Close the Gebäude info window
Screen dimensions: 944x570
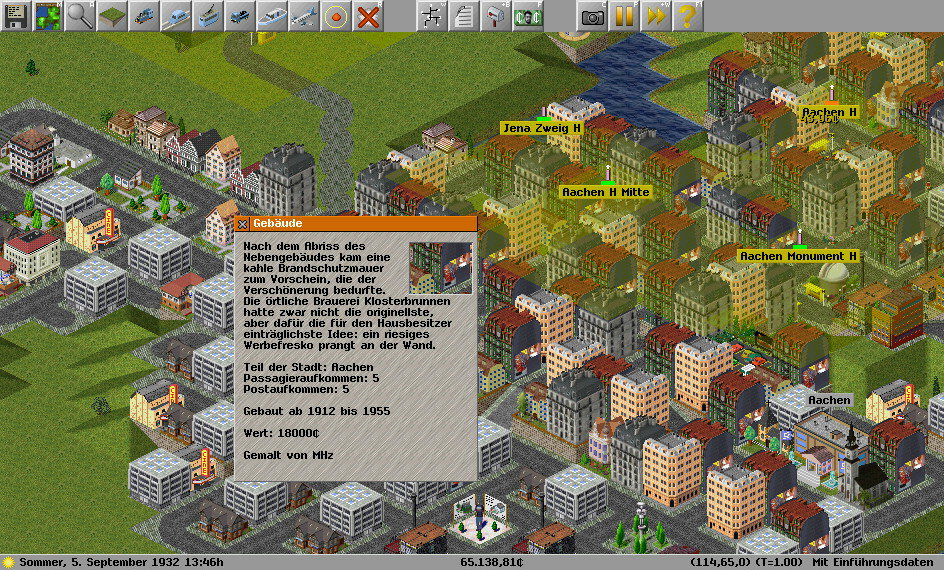coord(243,224)
